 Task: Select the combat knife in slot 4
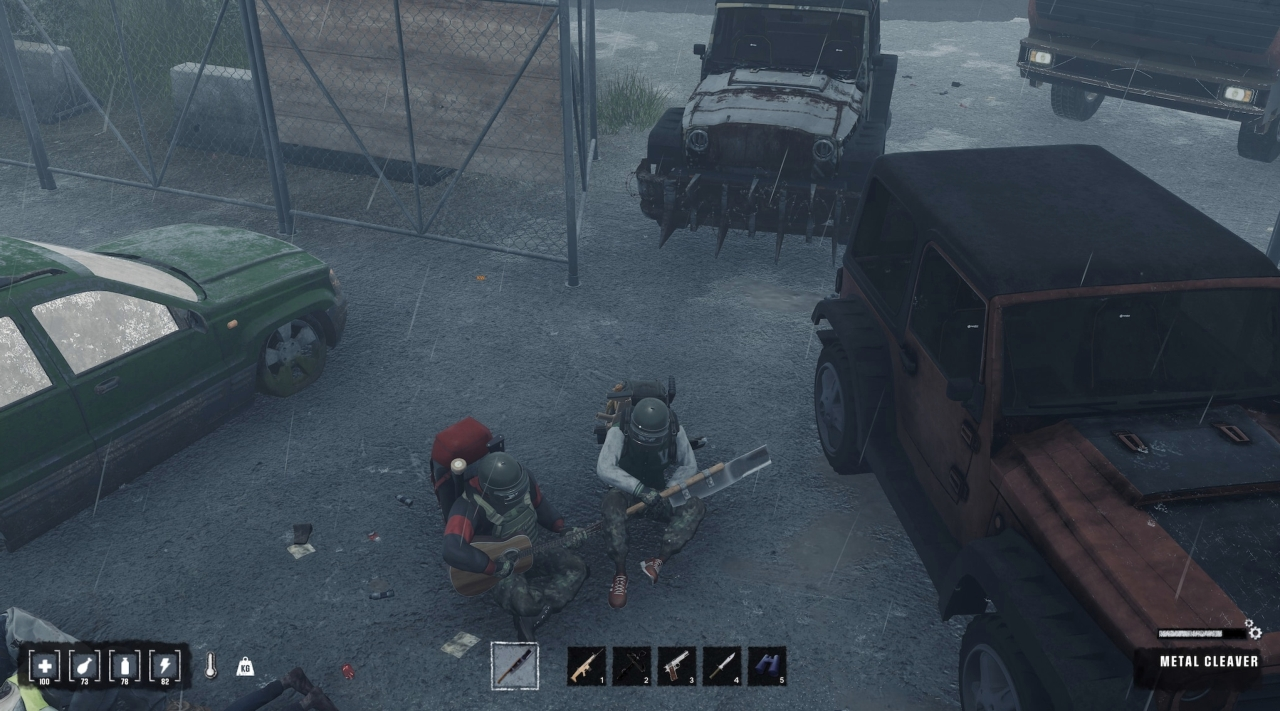click(722, 666)
